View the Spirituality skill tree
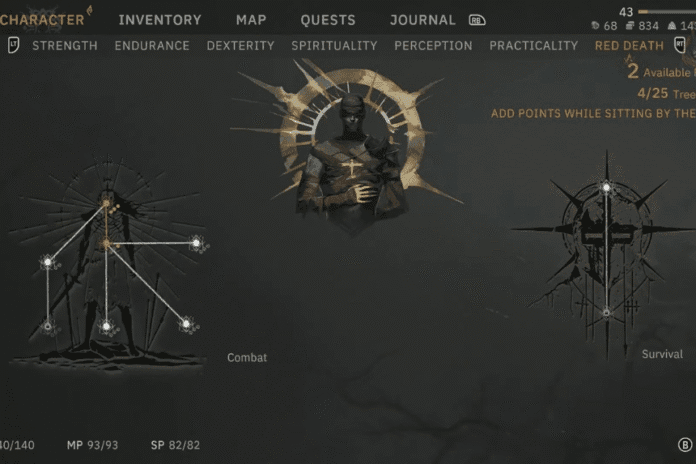 pos(334,46)
